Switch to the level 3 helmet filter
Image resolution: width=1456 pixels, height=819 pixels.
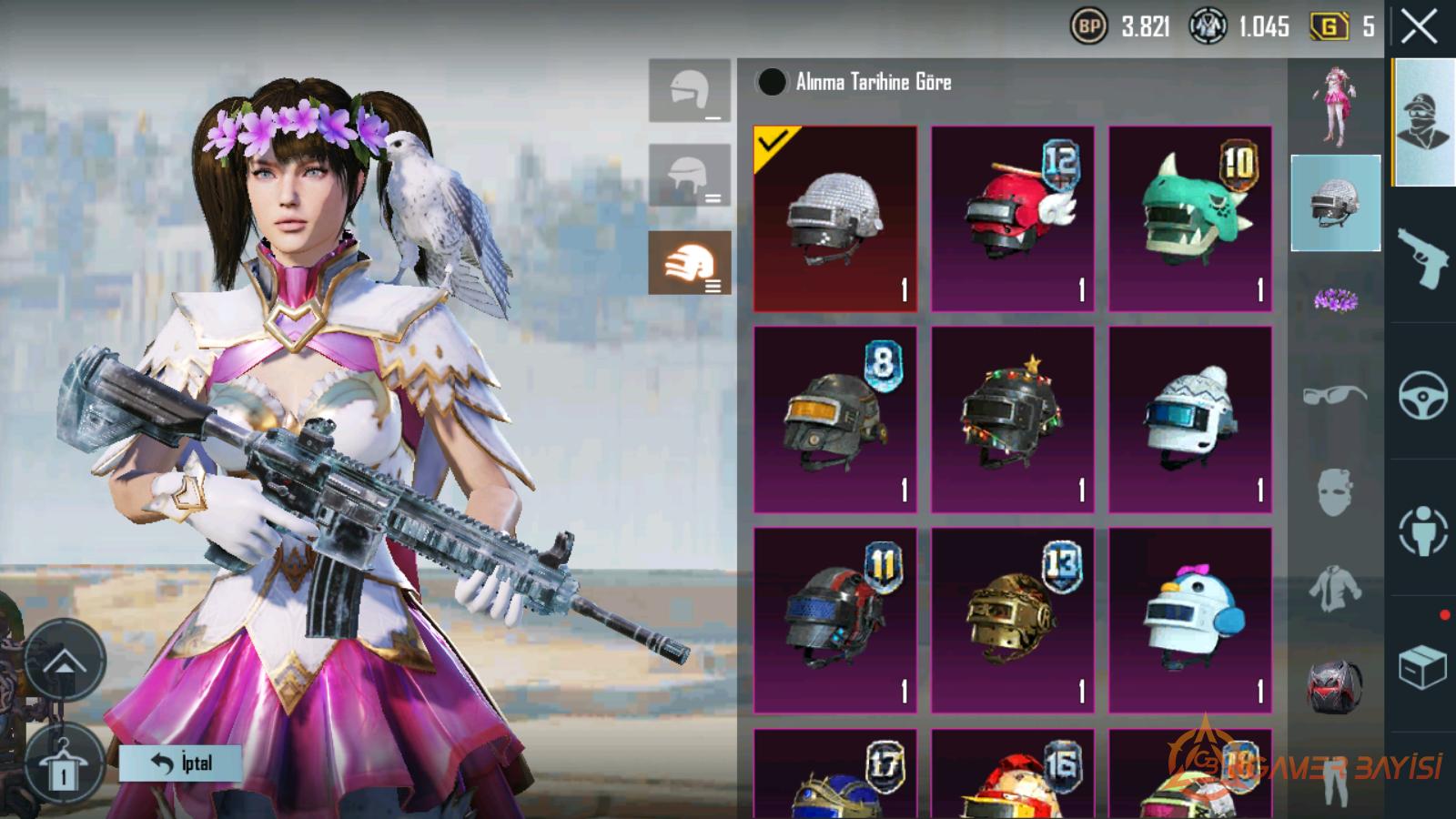tap(689, 263)
